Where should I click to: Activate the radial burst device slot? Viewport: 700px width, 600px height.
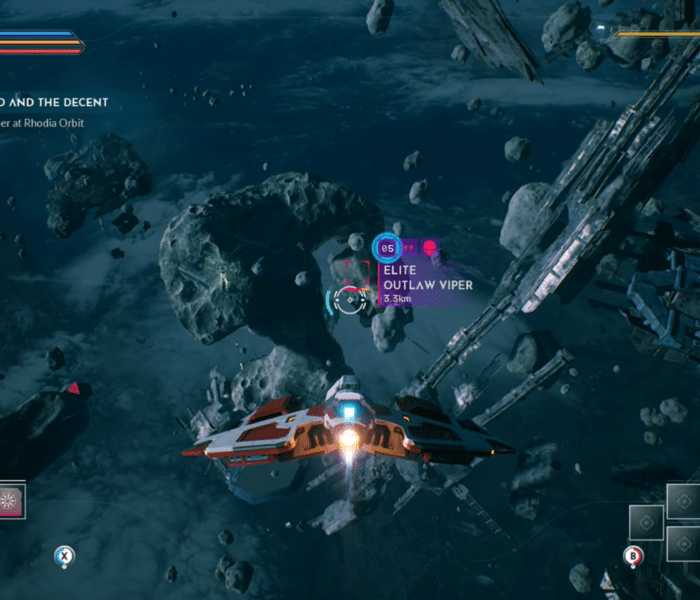pyautogui.click(x=12, y=500)
